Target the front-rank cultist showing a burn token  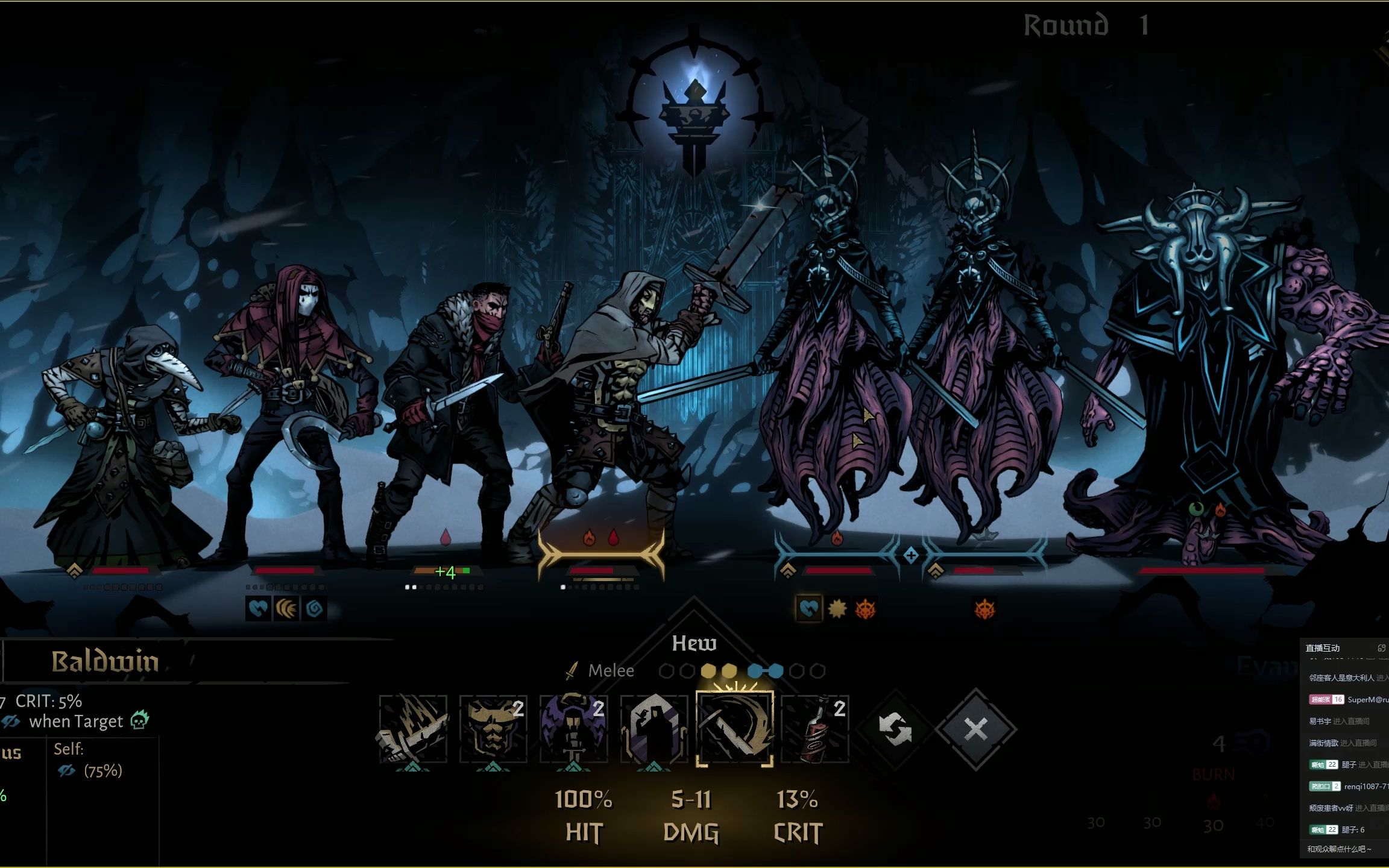pos(837,386)
